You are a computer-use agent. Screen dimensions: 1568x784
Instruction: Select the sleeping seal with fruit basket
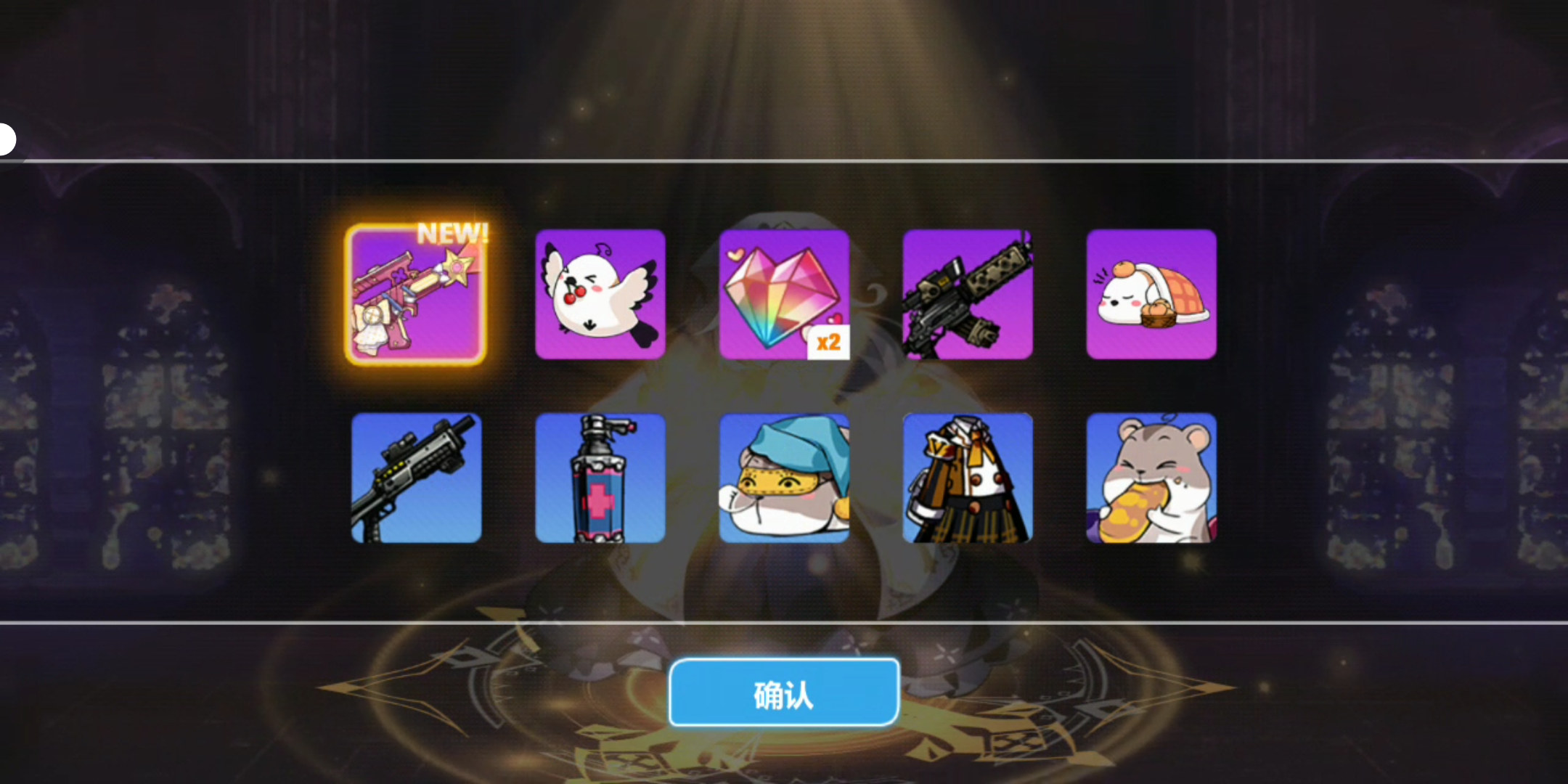coord(1151,293)
